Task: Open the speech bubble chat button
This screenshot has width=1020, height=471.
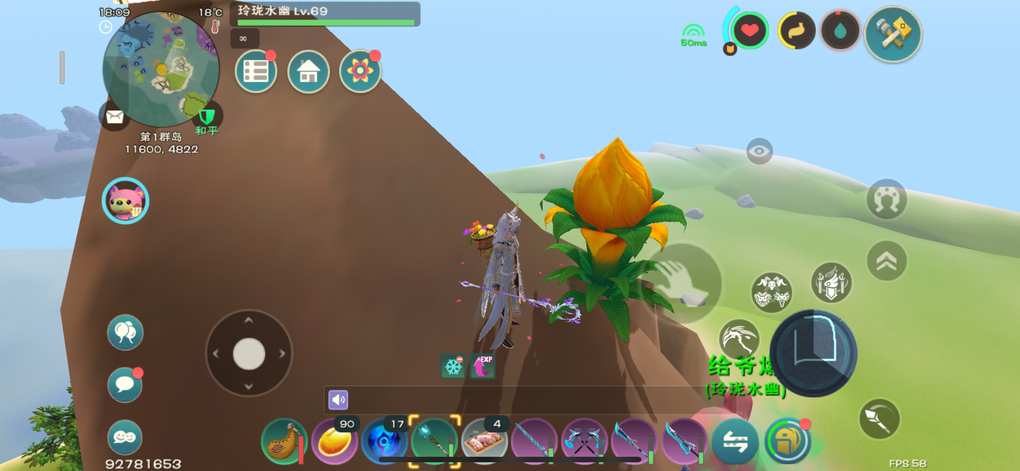Action: (x=125, y=384)
